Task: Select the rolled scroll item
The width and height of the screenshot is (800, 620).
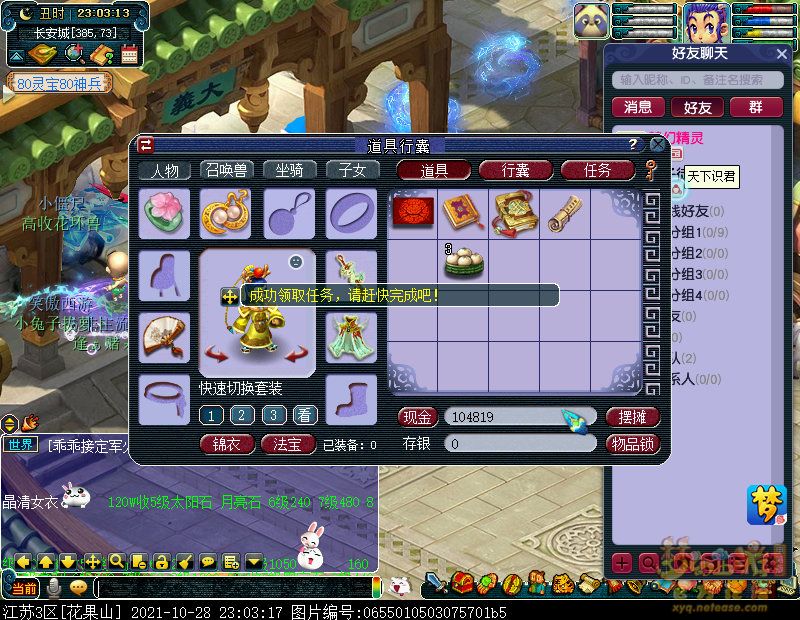Action: (564, 212)
